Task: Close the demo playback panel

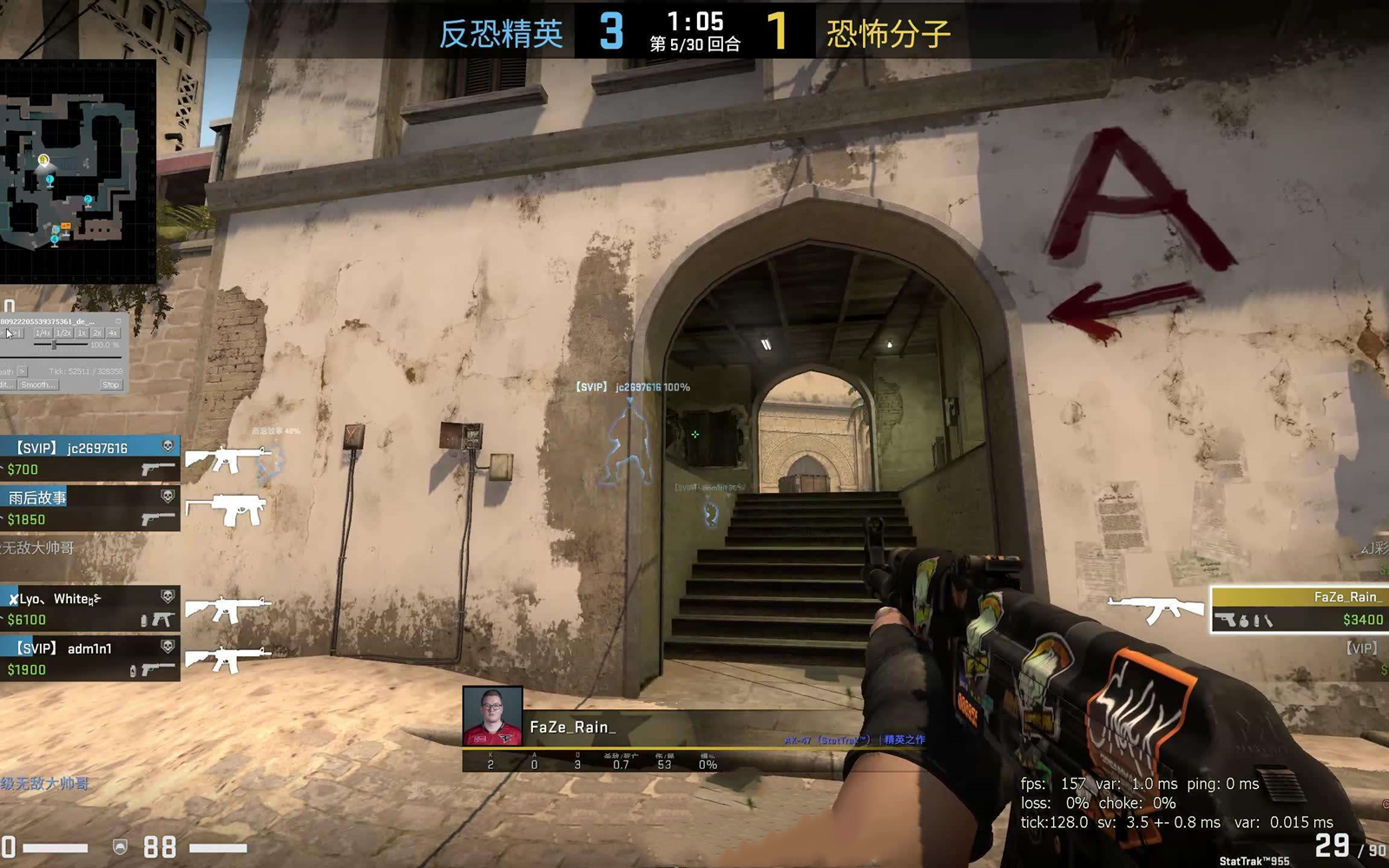Action: click(x=119, y=321)
